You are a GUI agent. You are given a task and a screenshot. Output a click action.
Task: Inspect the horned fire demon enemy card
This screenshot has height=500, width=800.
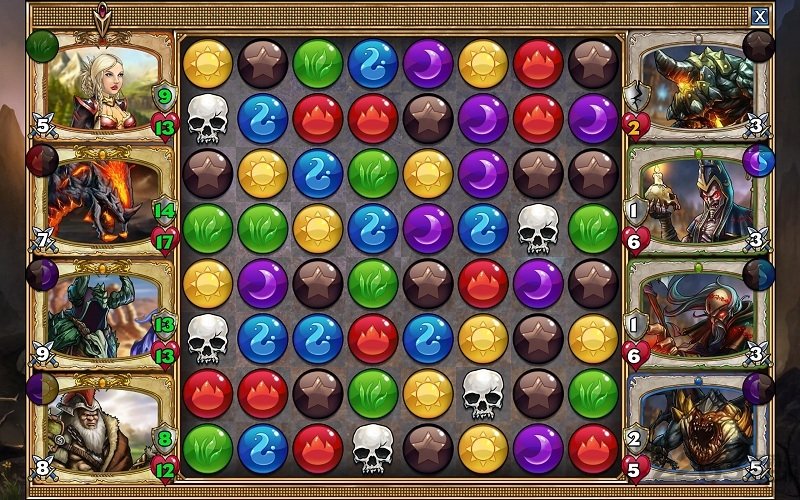point(698,86)
